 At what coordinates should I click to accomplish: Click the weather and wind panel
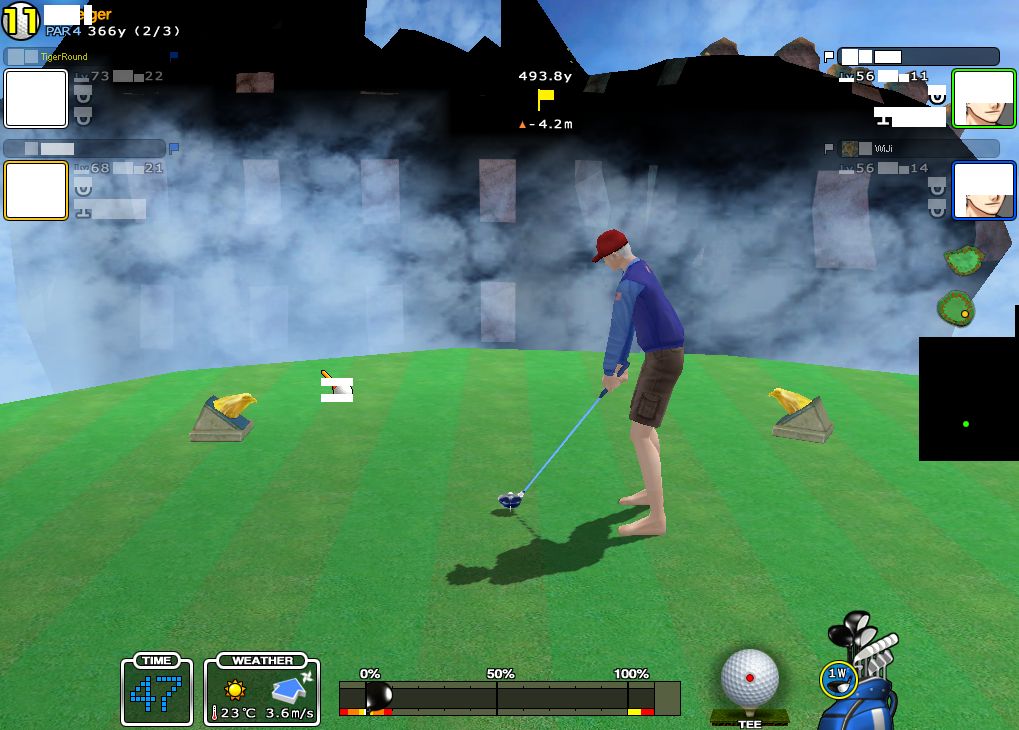pos(262,690)
